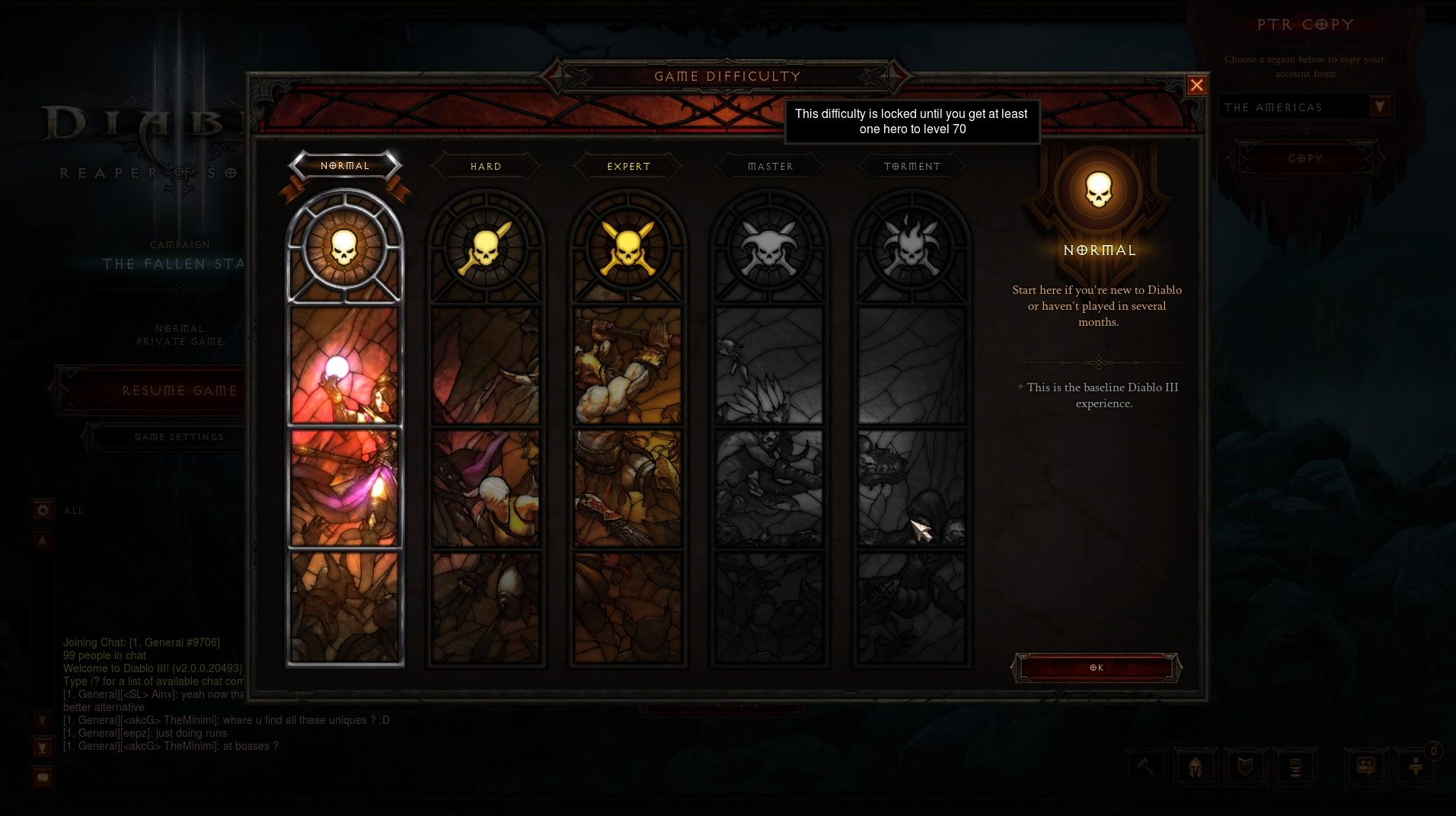Choose the locked Torment difficulty
Viewport: 1456px width, 816px height.
(x=912, y=167)
